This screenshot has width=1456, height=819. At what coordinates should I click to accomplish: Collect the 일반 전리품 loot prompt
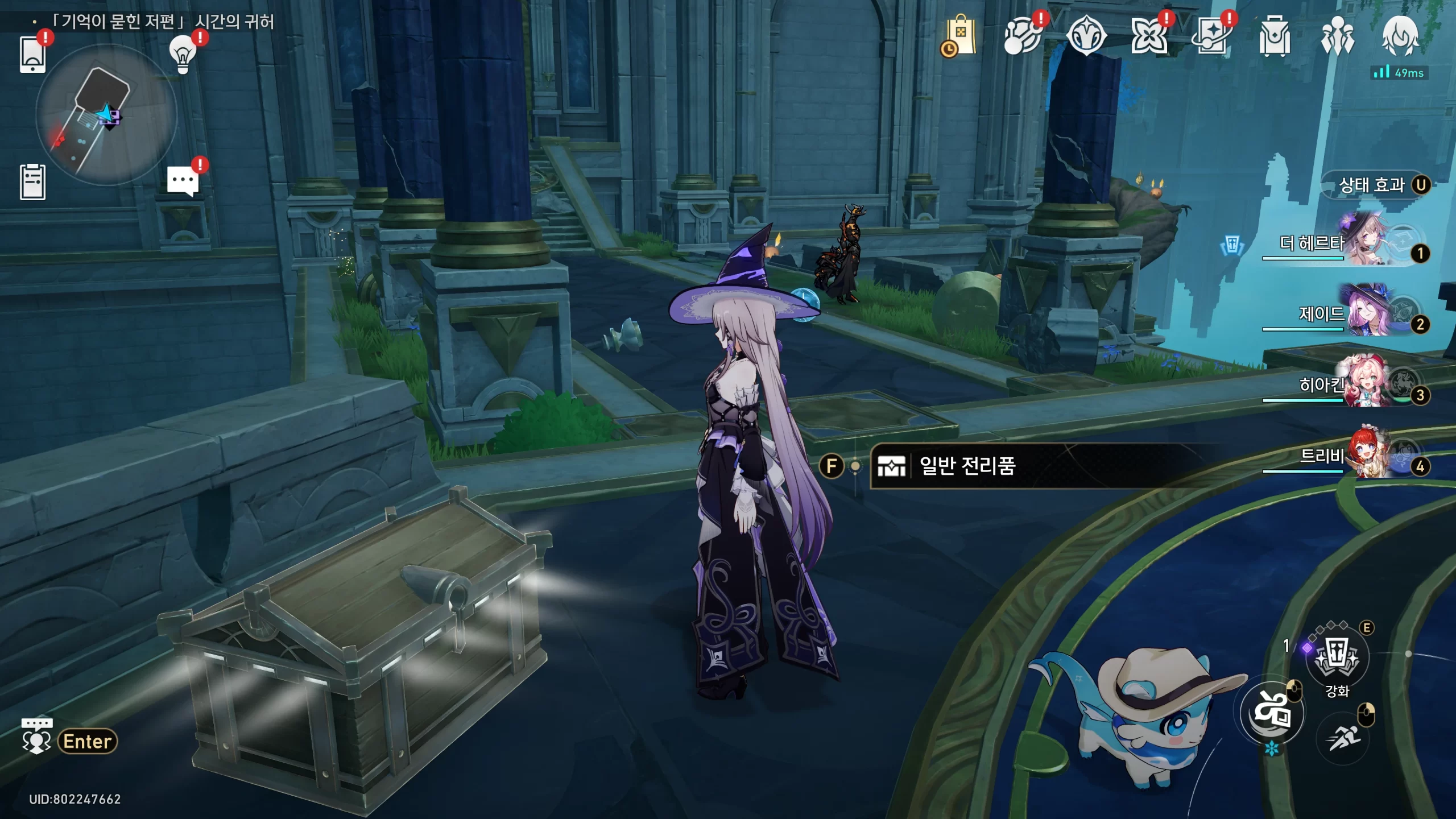(x=967, y=466)
